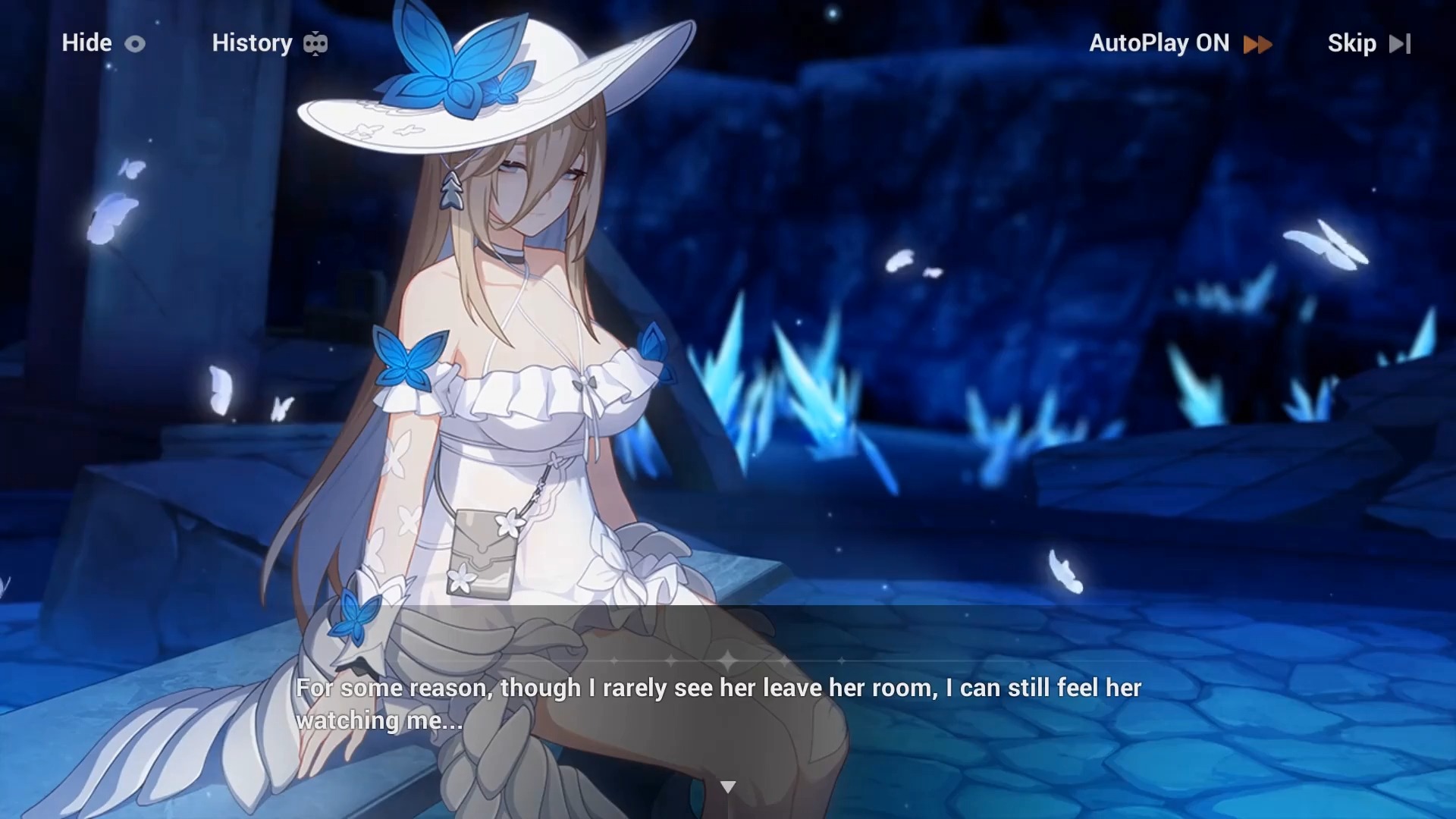
Task: Skip the story scene
Action: point(1368,43)
